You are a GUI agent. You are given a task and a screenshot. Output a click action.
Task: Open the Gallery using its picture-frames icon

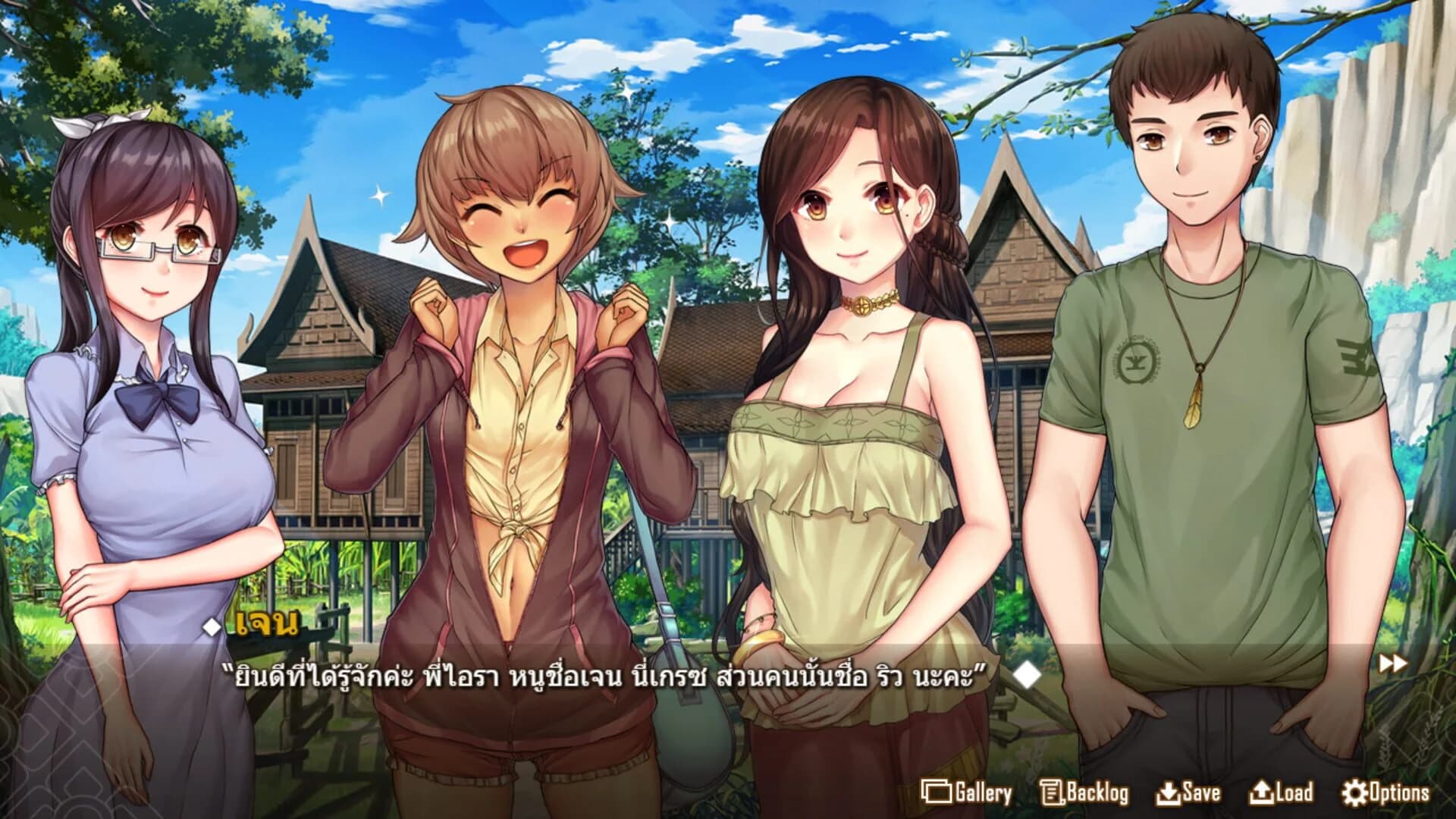pos(940,793)
